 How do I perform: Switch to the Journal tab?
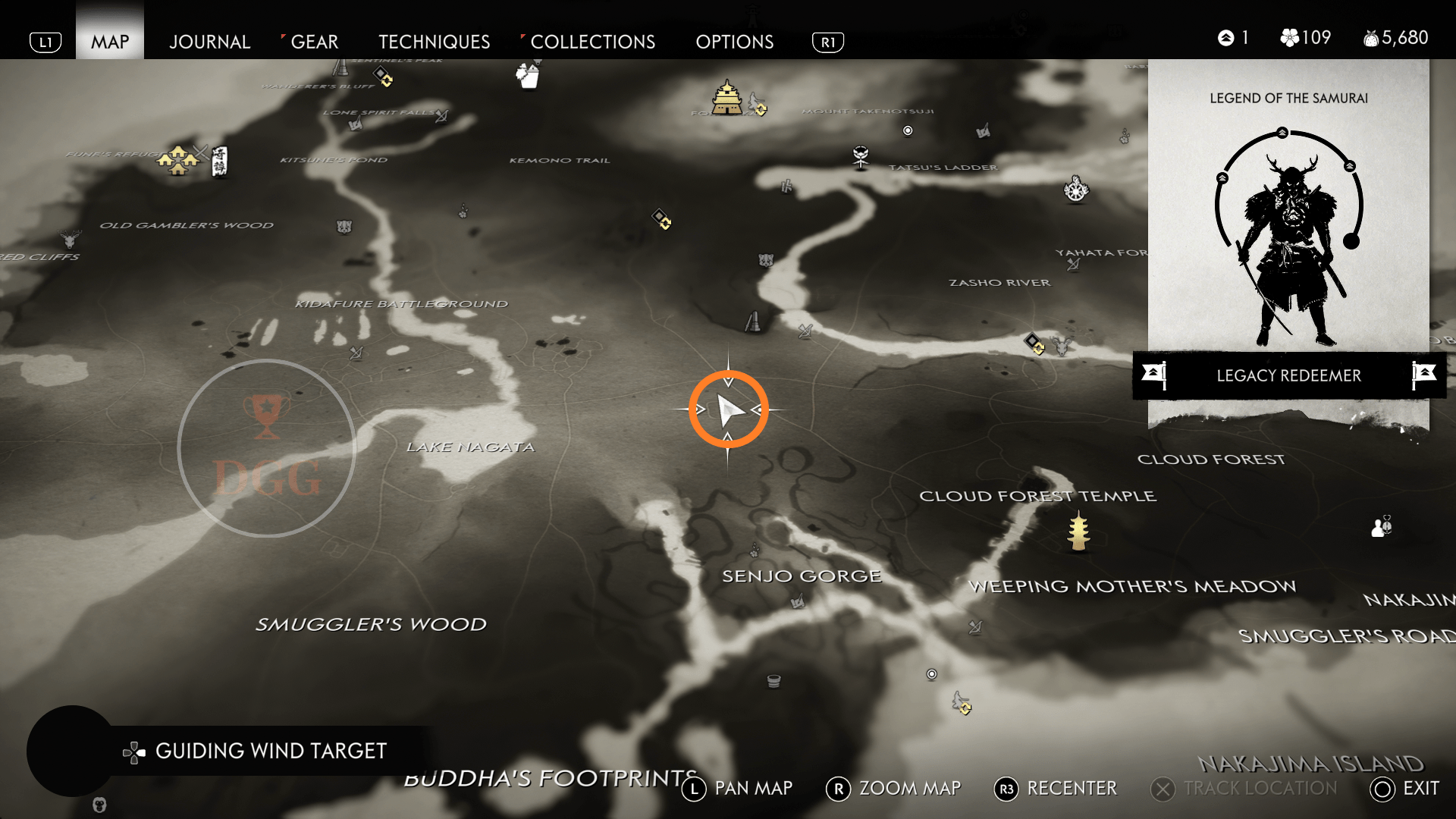pos(209,42)
